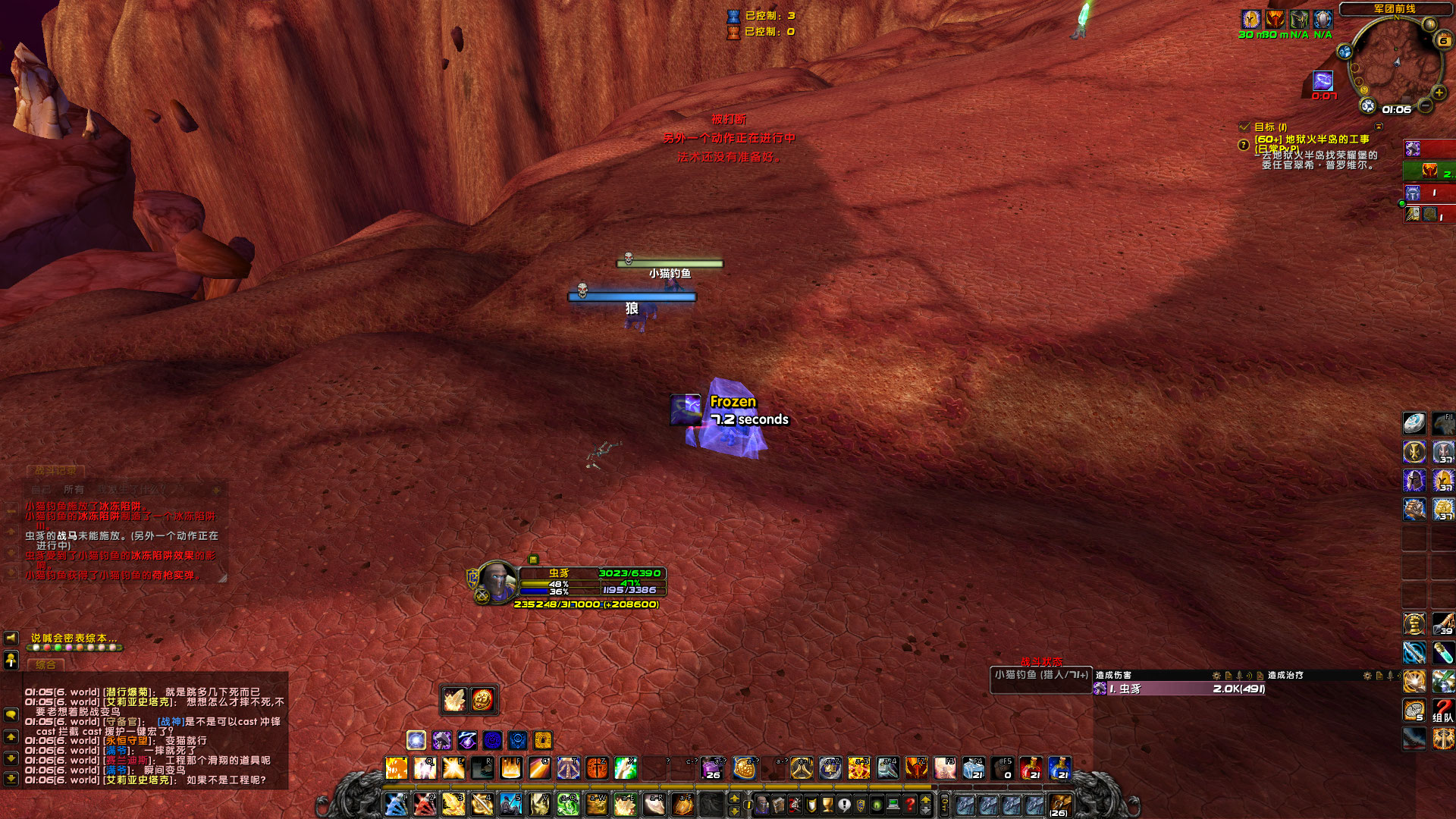Image resolution: width=1456 pixels, height=819 pixels.
Task: Click the red question mark help icon
Action: point(911,803)
